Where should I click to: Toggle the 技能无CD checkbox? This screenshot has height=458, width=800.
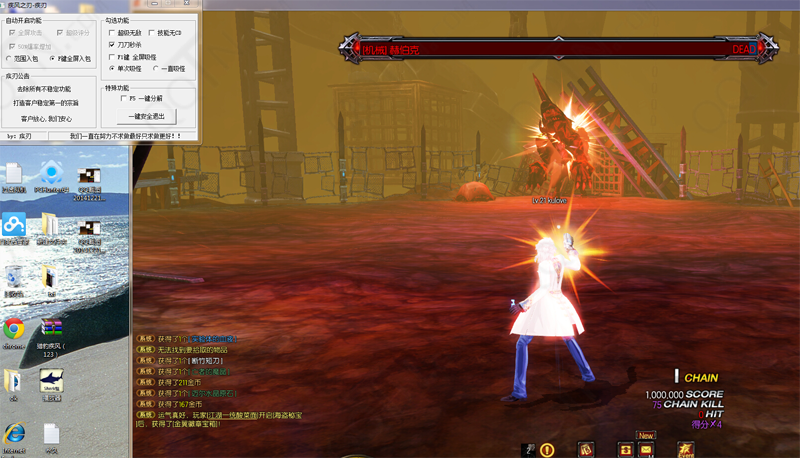pos(153,33)
